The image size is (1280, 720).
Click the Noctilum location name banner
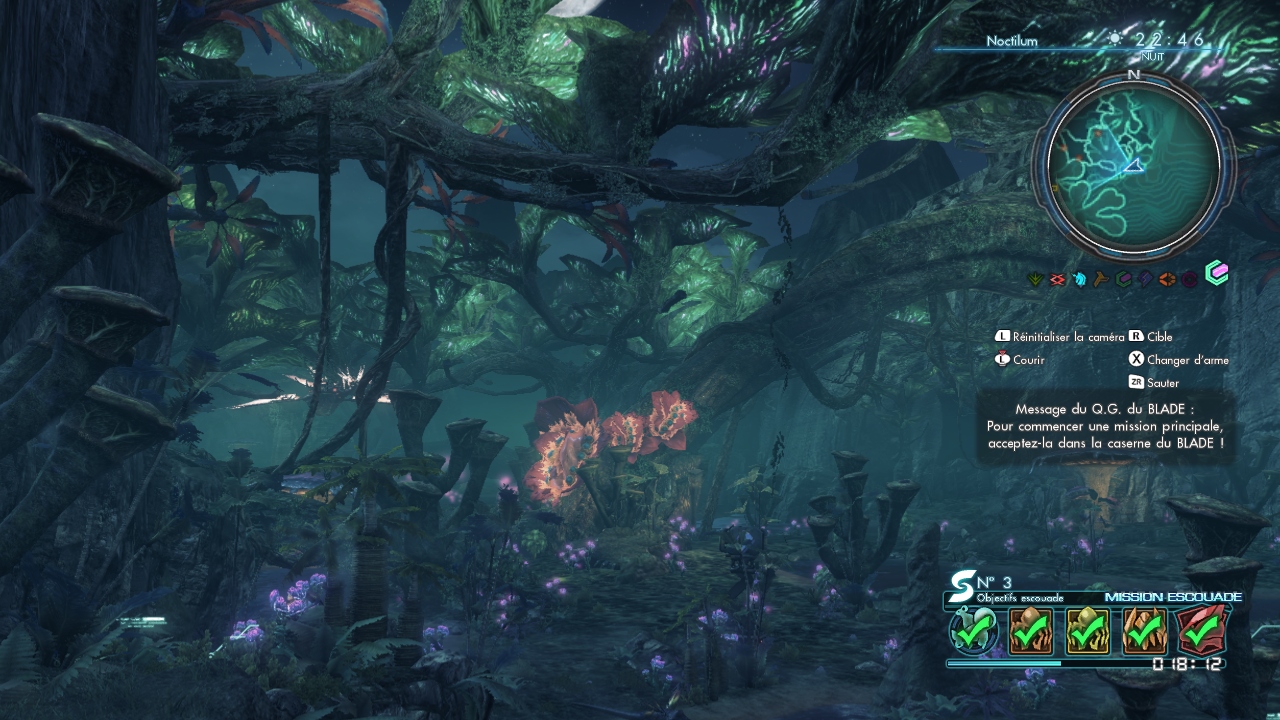tap(1011, 41)
